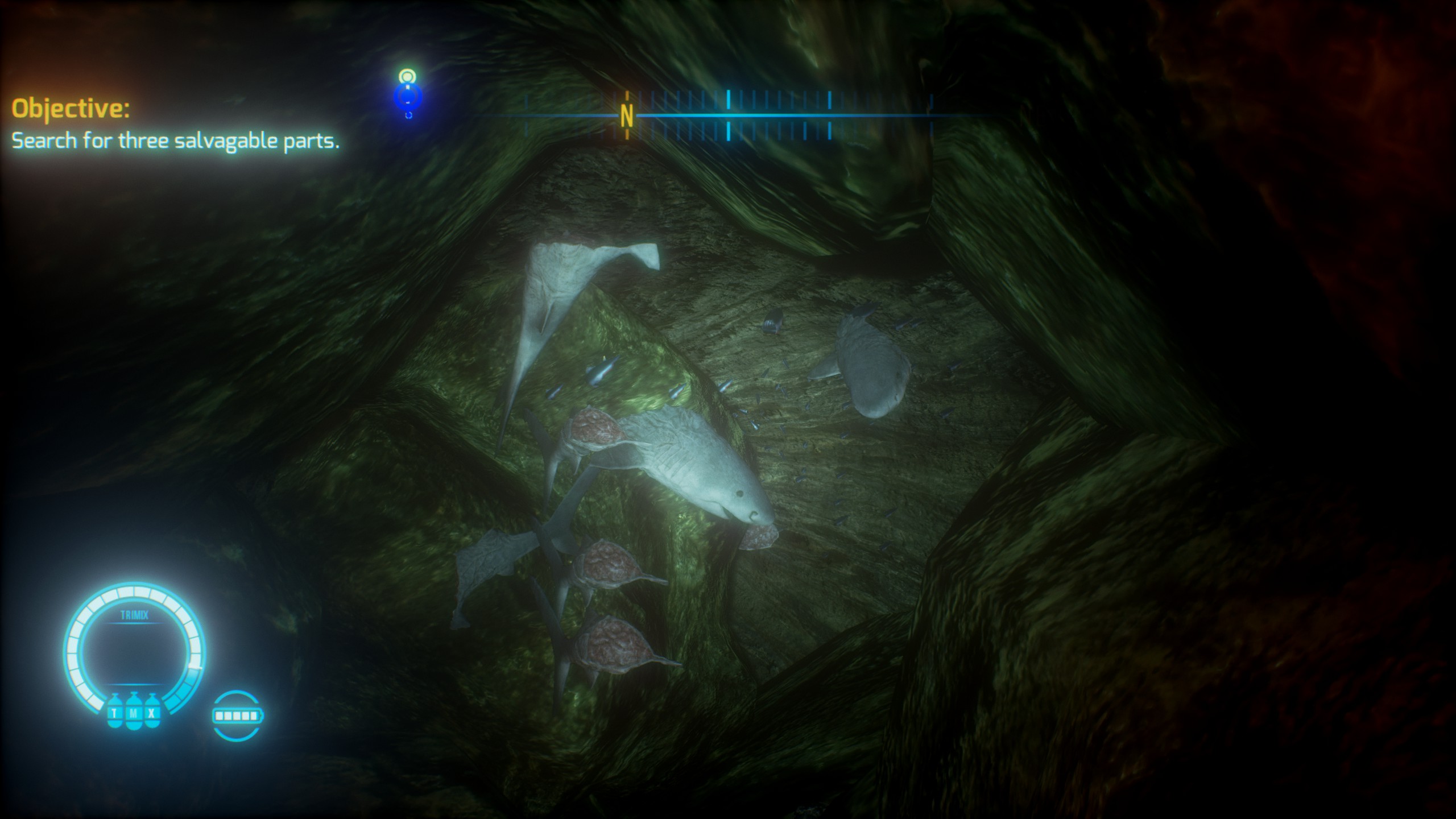Select the objective tracker text
The image size is (1456, 819).
[175, 140]
